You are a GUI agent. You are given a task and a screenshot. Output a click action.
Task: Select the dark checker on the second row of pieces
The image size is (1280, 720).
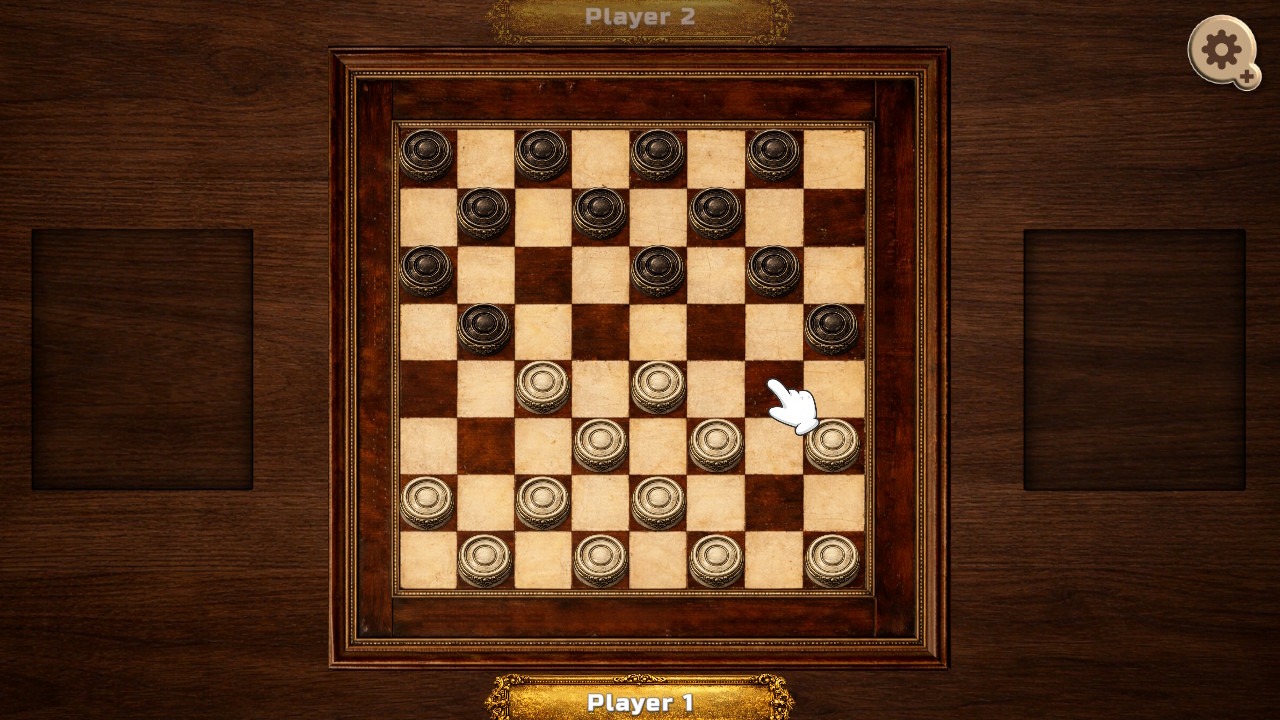tap(598, 210)
